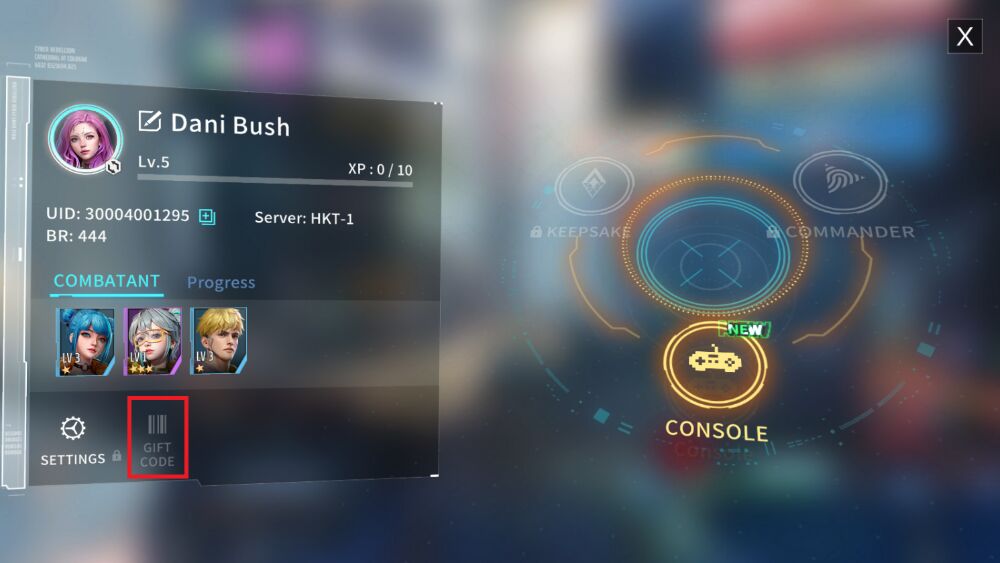Image resolution: width=1000 pixels, height=563 pixels.
Task: Open the Console gamepad button
Action: click(x=715, y=362)
